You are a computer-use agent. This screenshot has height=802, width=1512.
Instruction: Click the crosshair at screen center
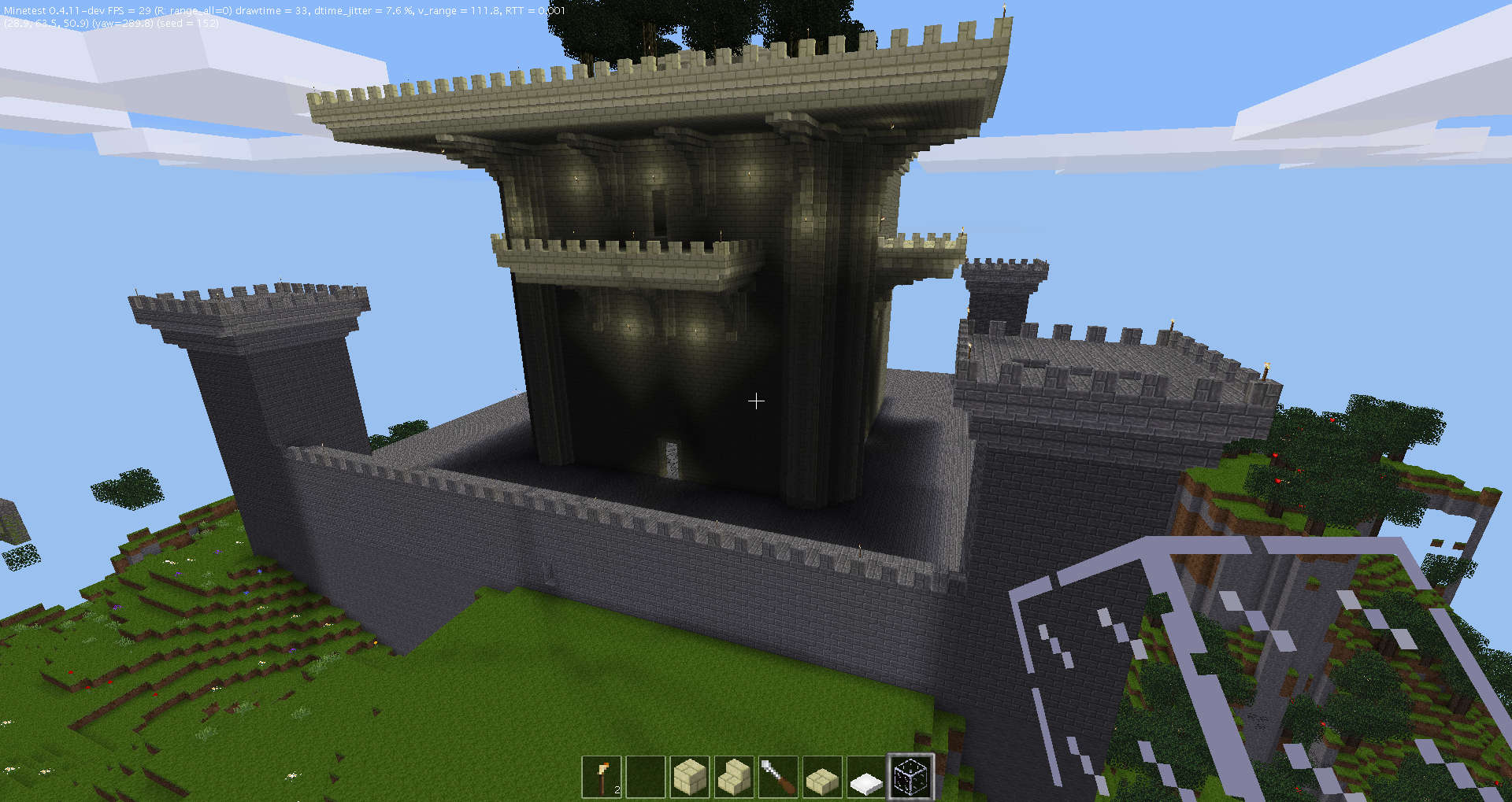(x=756, y=401)
